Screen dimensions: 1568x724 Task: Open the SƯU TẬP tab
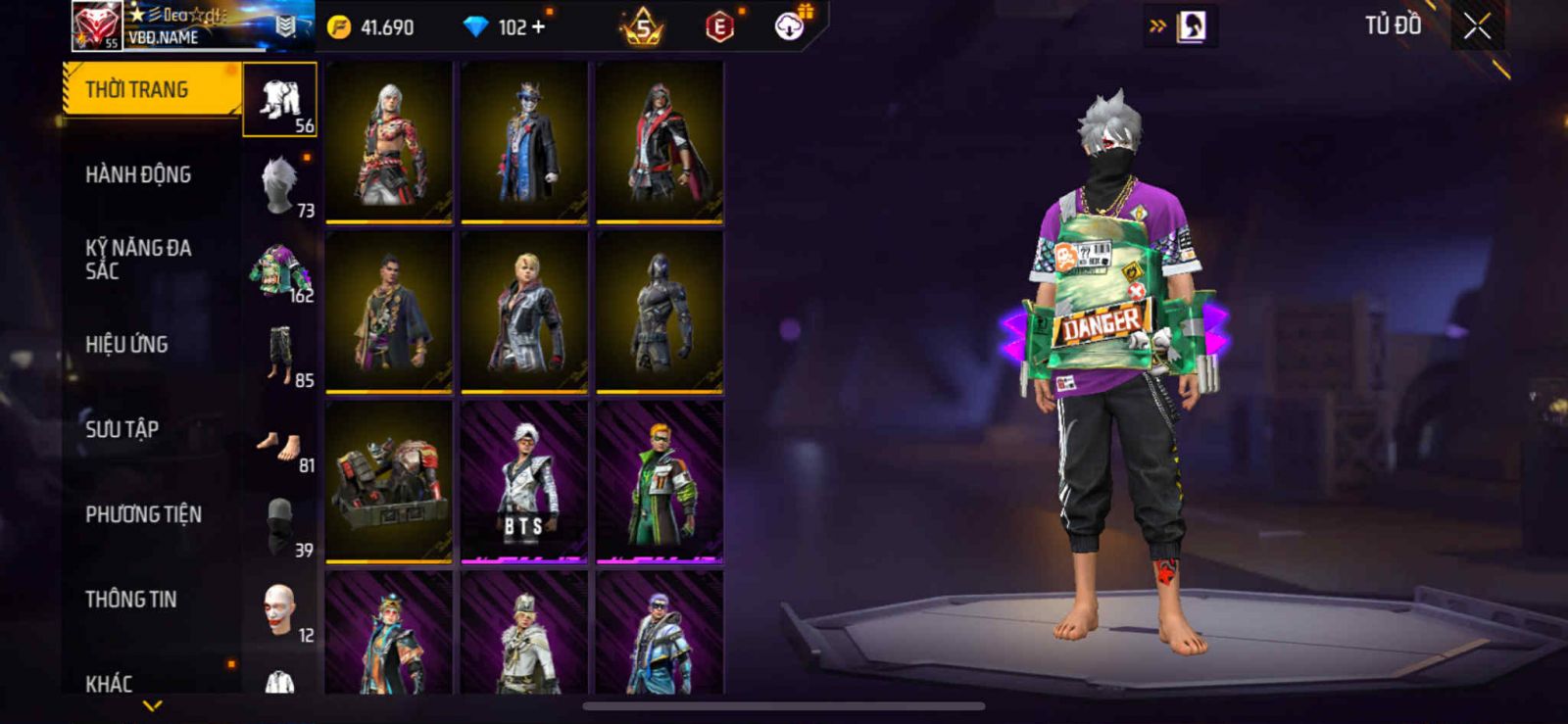(x=122, y=429)
